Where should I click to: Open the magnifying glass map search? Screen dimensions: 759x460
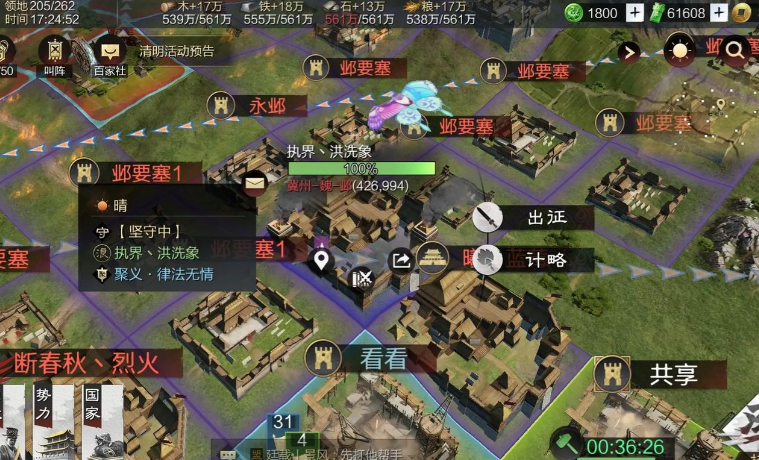(x=736, y=51)
